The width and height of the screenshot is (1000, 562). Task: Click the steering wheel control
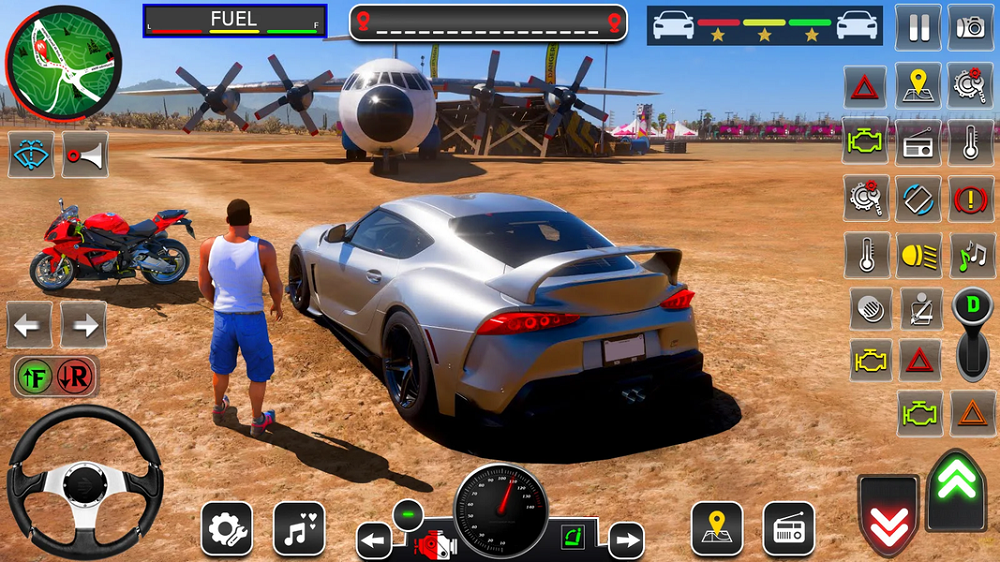tap(85, 481)
